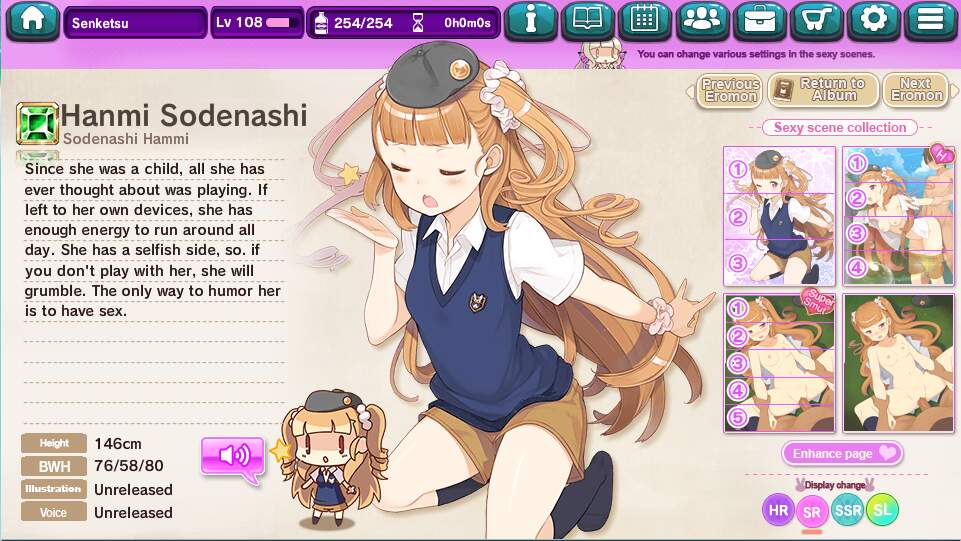
Task: Switch display to SR rarity
Action: 812,511
